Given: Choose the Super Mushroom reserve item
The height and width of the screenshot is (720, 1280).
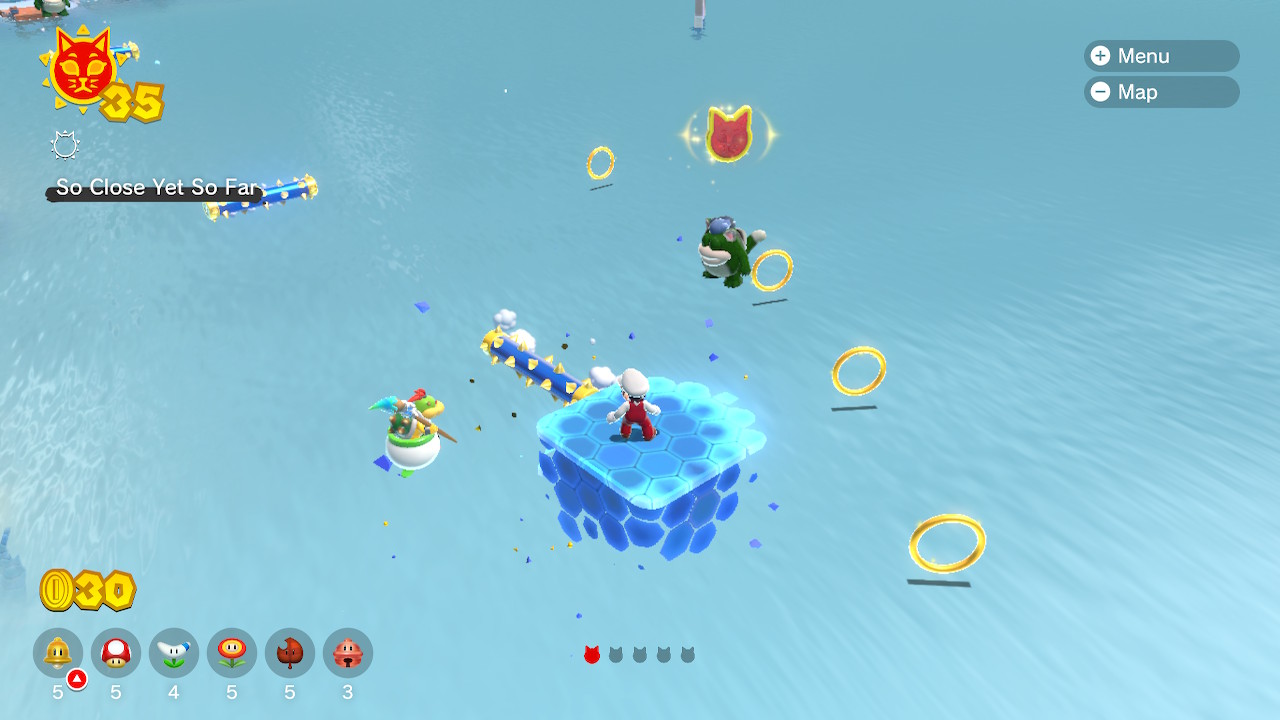Looking at the screenshot, I should 116,653.
